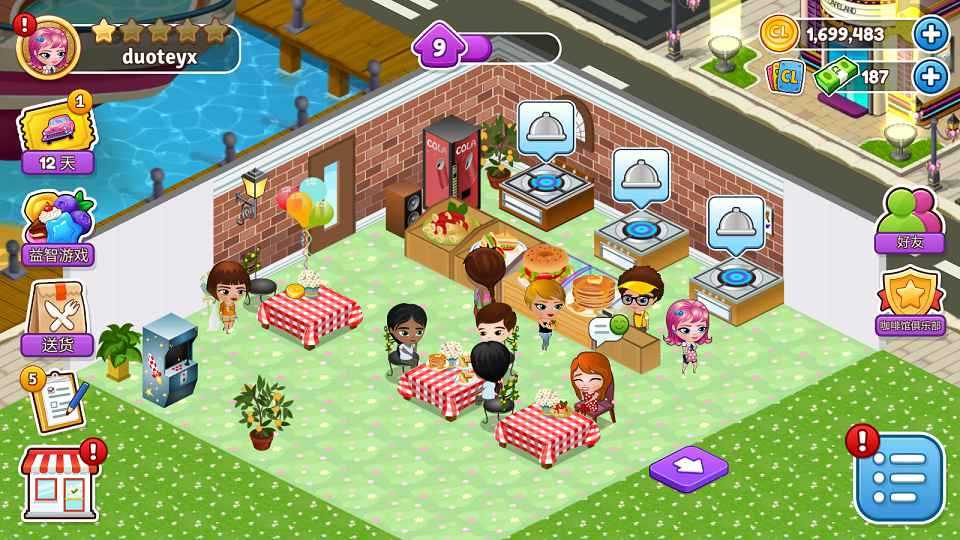
Task: Buy more green cash with plus button
Action: (x=931, y=76)
